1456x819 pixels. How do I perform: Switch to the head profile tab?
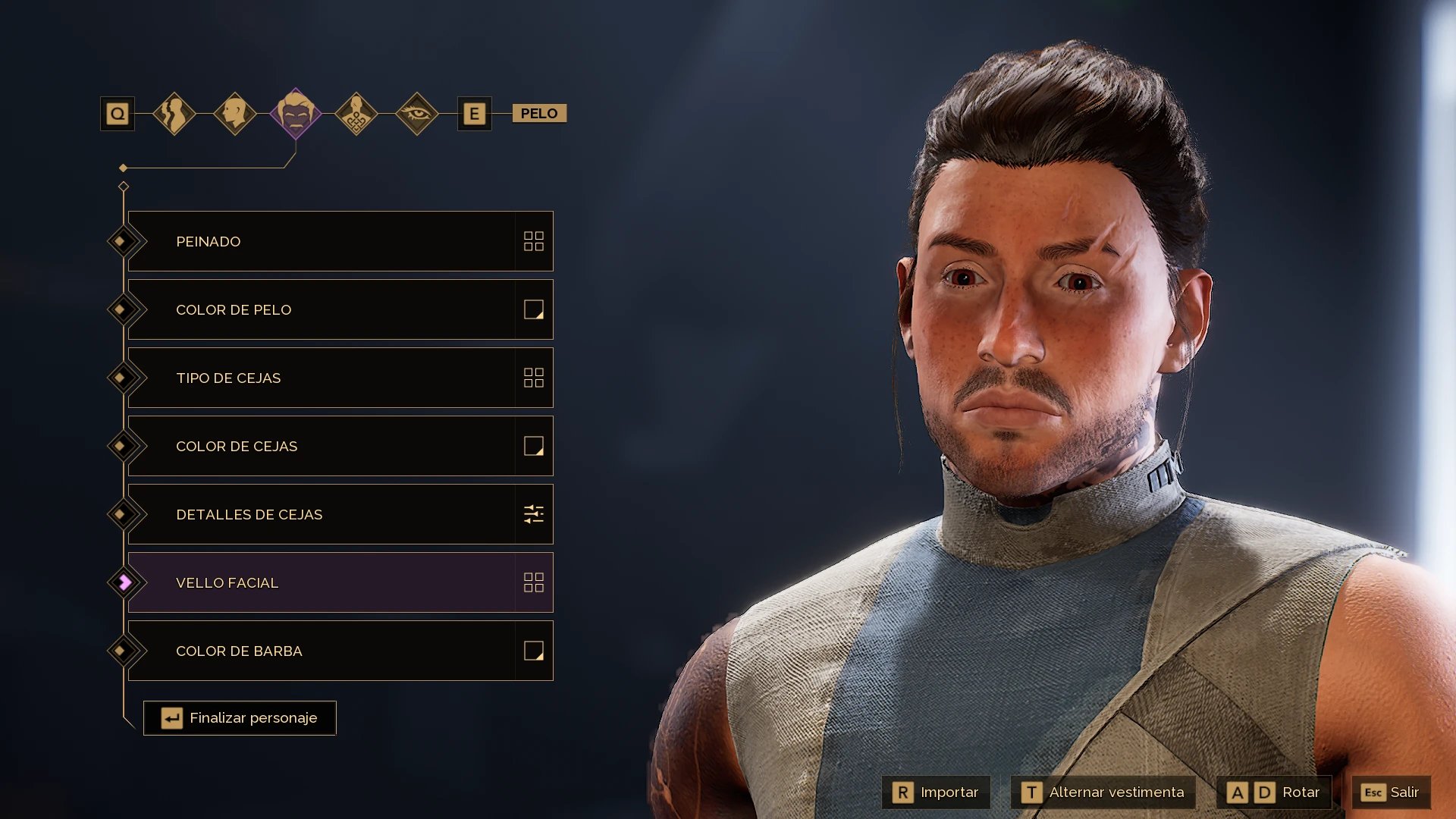coord(235,114)
